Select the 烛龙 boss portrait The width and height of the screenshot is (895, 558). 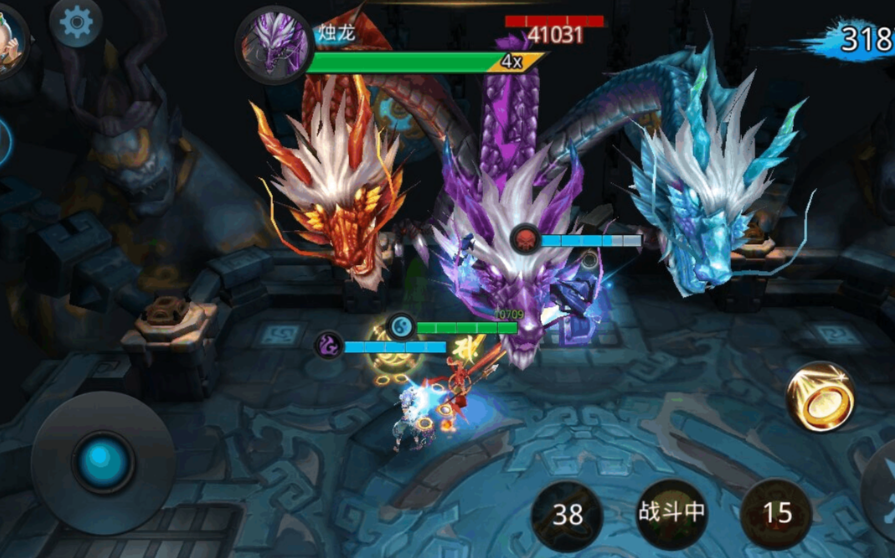(270, 45)
